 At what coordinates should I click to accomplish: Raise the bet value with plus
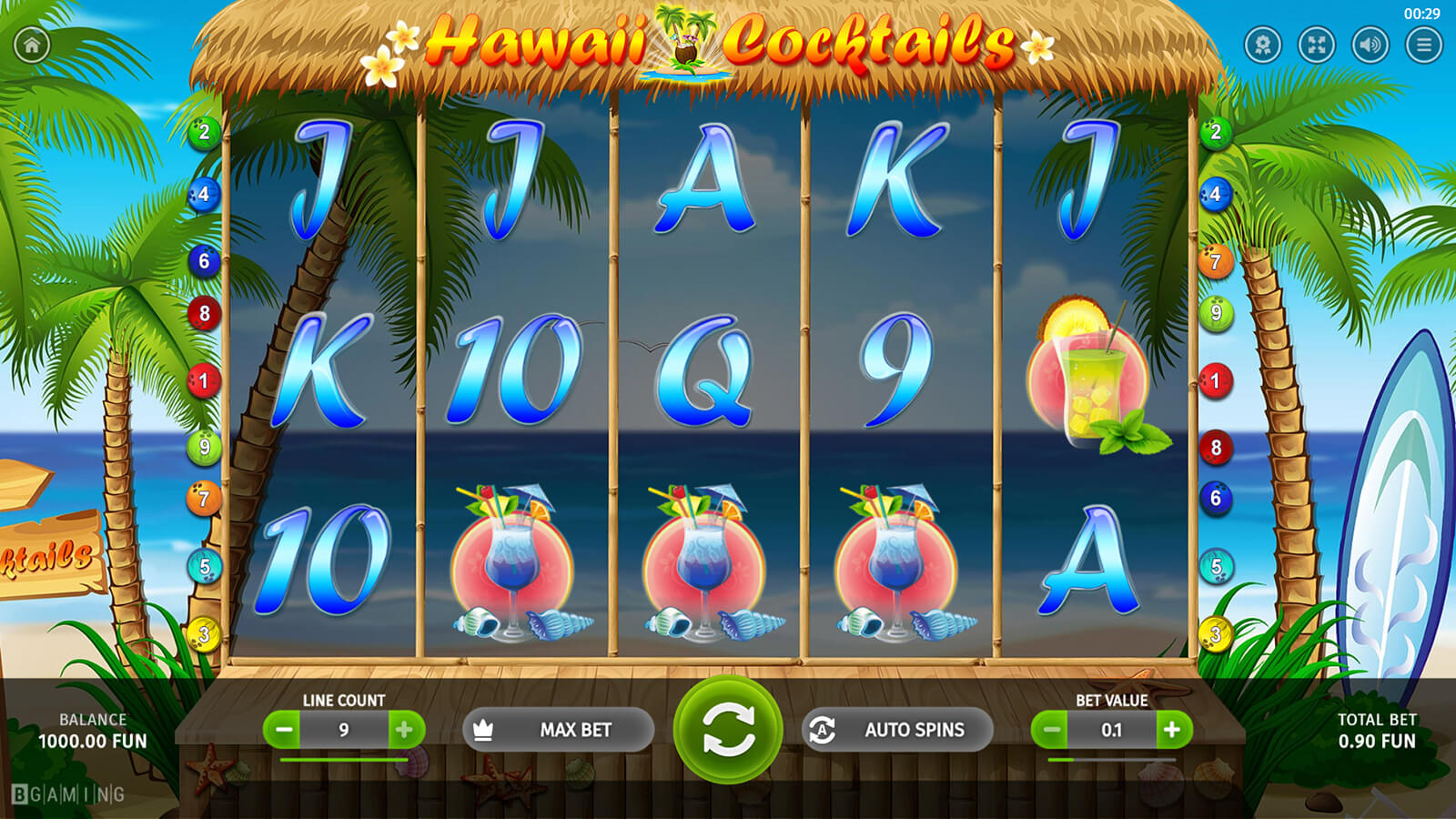1172,730
